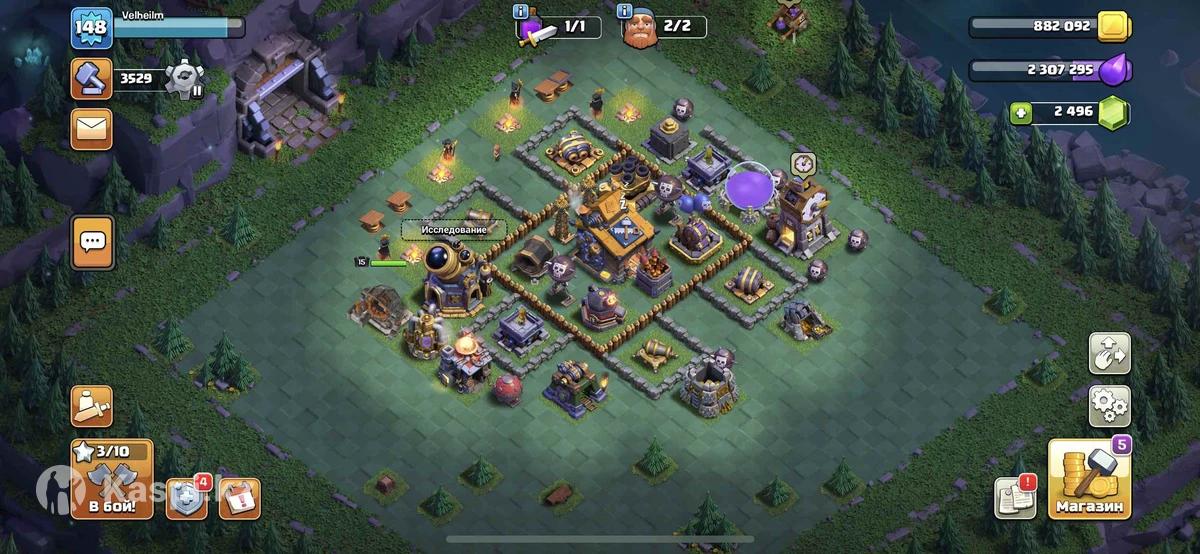Show info for the 1/1 builder counter
The width and height of the screenshot is (1200, 554).
520,12
